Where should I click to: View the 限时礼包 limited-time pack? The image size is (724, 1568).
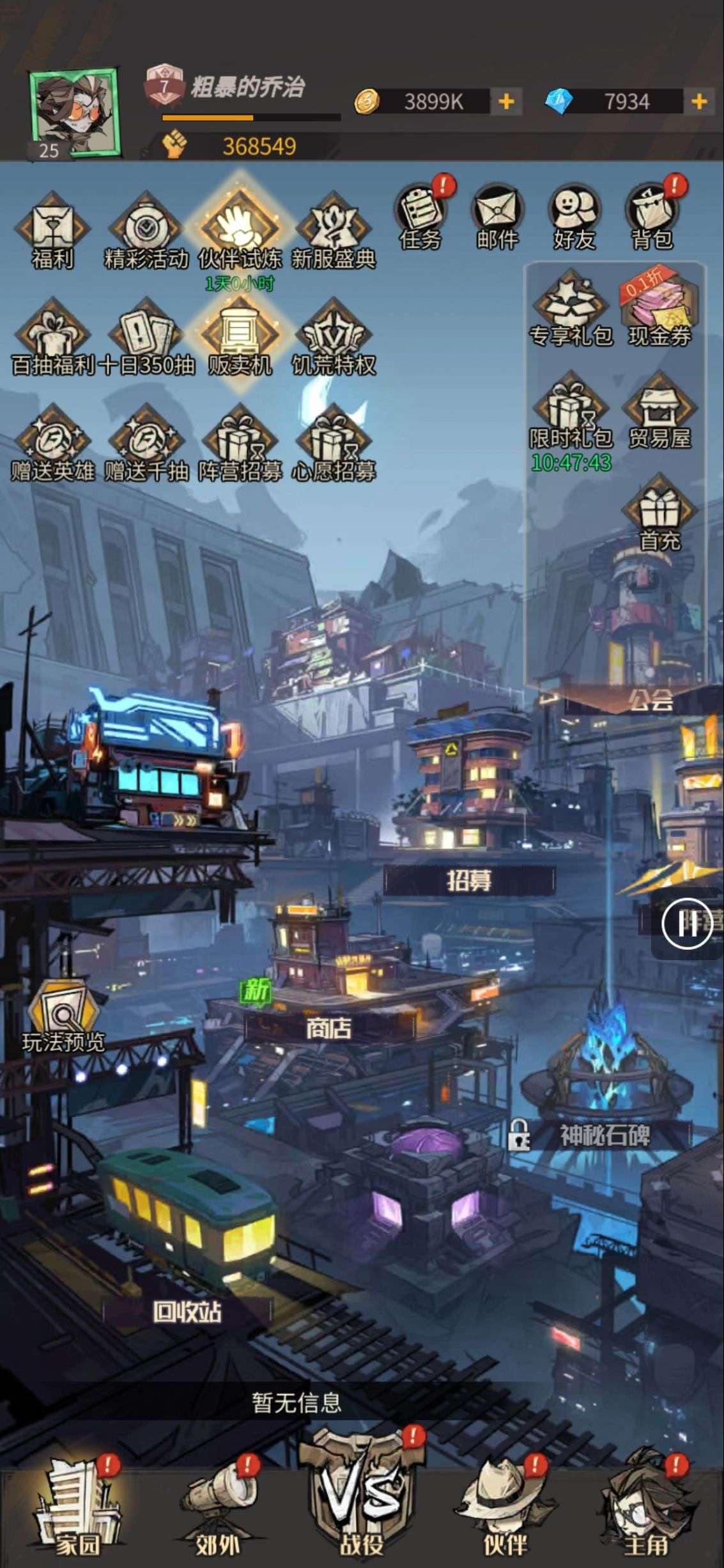(571, 415)
